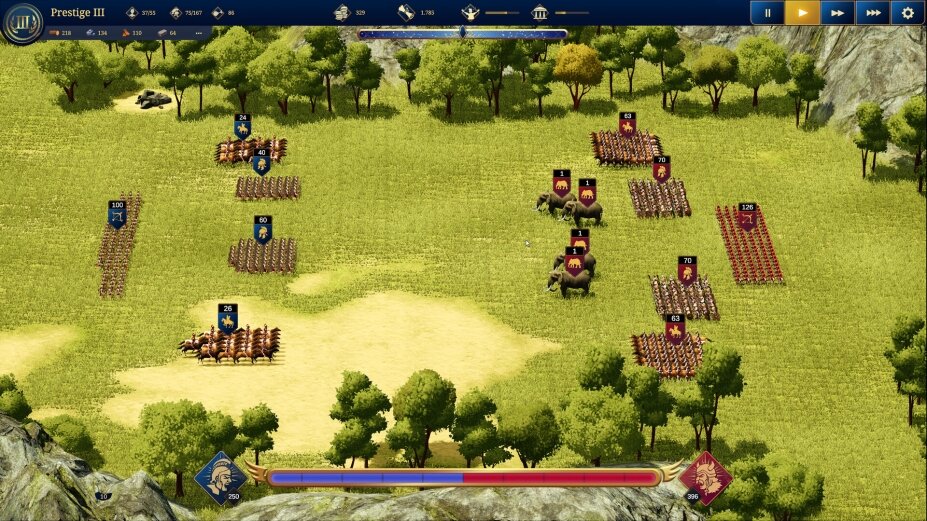
Task: Pause the battle
Action: tap(768, 13)
